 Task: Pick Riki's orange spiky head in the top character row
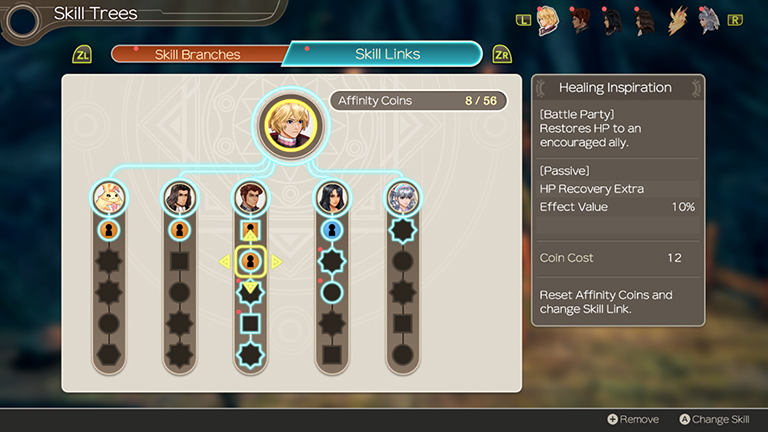coord(677,21)
